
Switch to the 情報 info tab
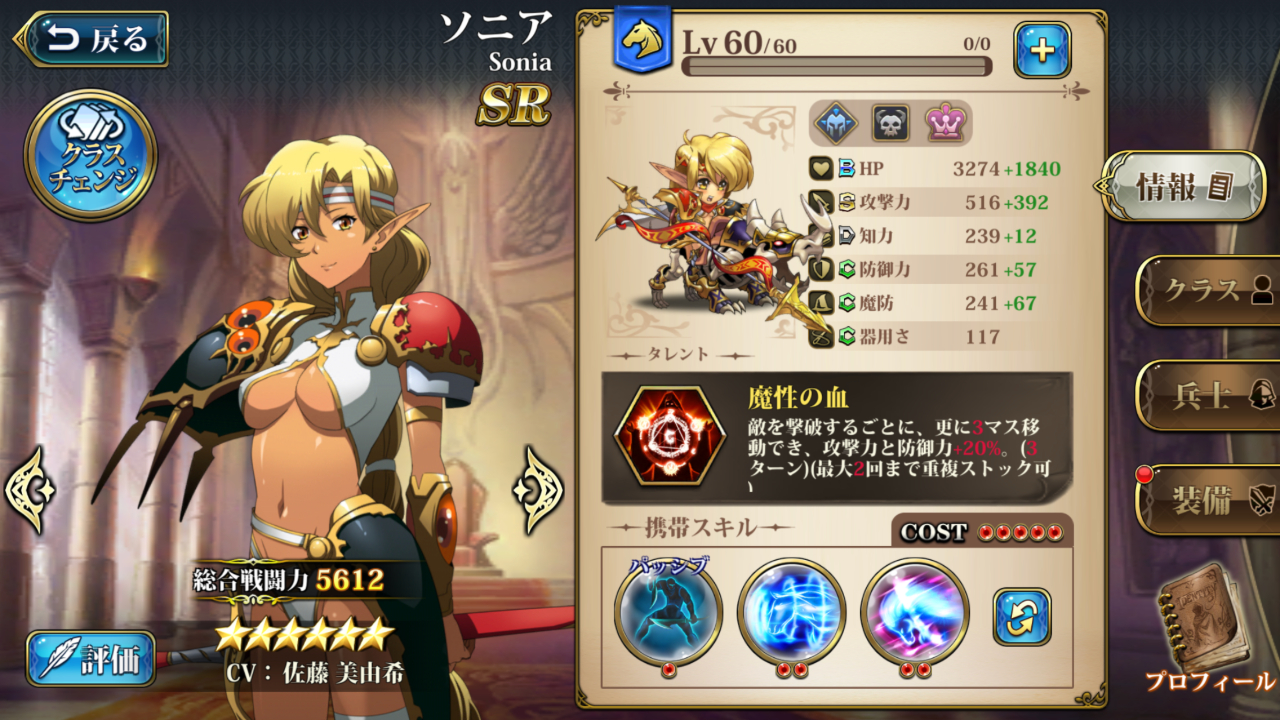tap(1185, 186)
